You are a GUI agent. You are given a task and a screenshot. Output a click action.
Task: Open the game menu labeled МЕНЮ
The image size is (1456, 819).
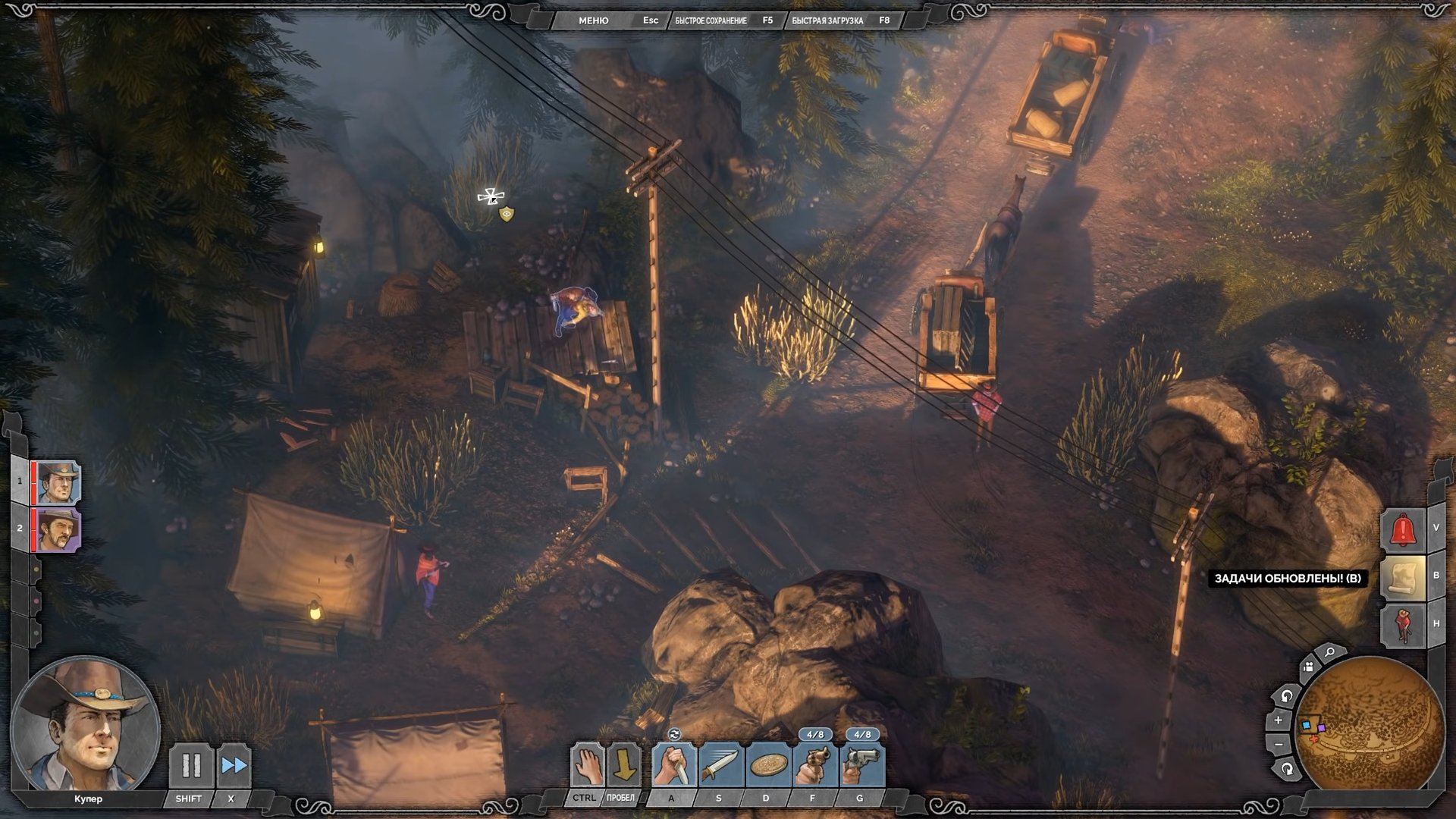[593, 20]
